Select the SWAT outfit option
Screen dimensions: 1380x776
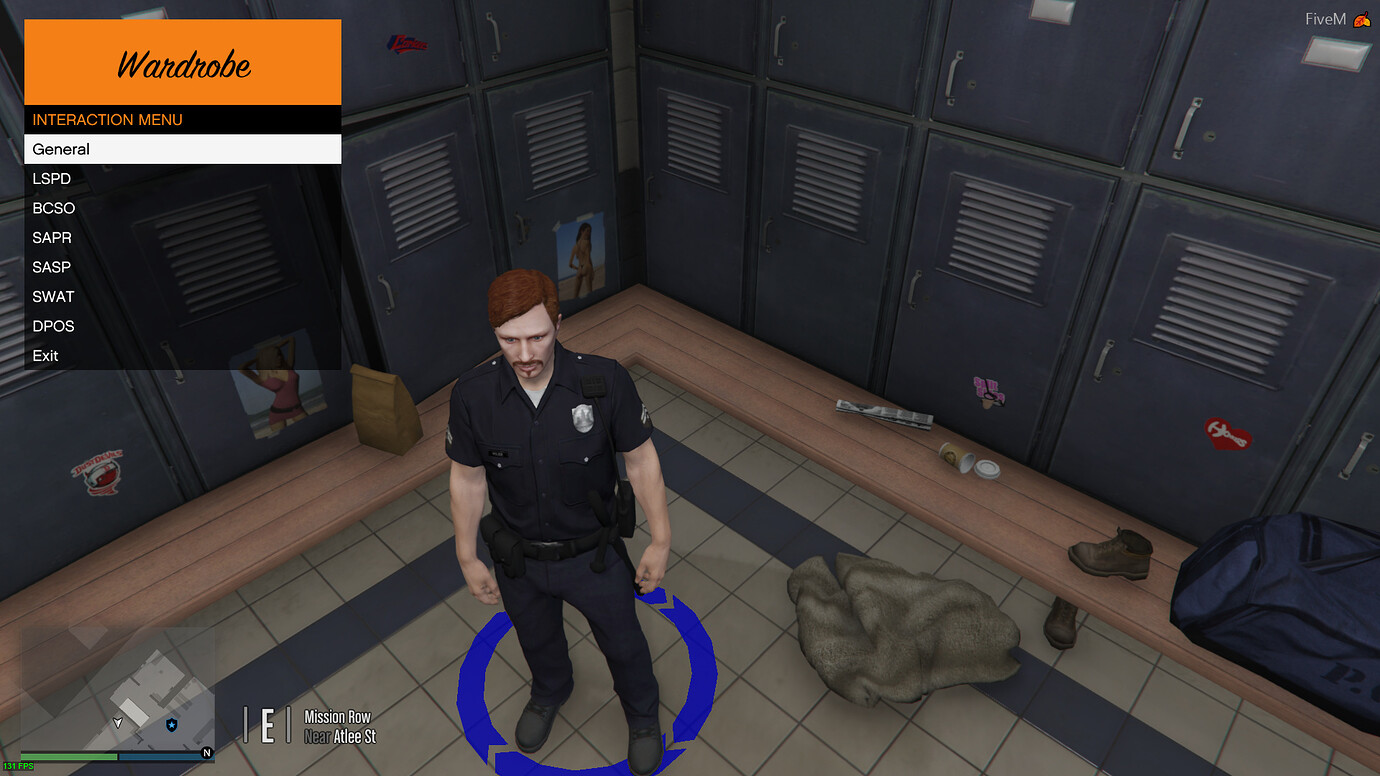[53, 296]
